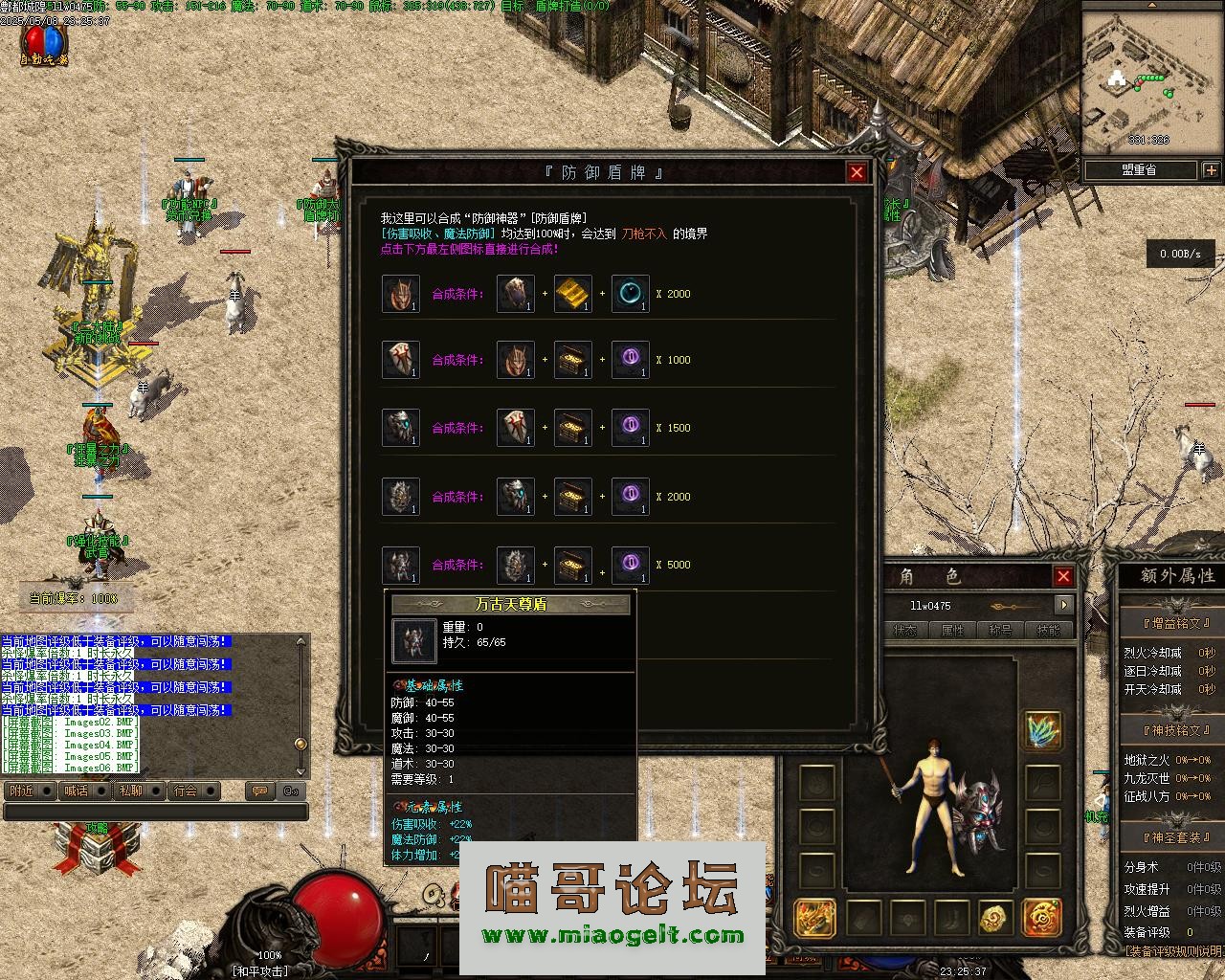This screenshot has height=980, width=1225.
Task: Craft the red-cross shield in the X 1000 row
Action: [400, 360]
